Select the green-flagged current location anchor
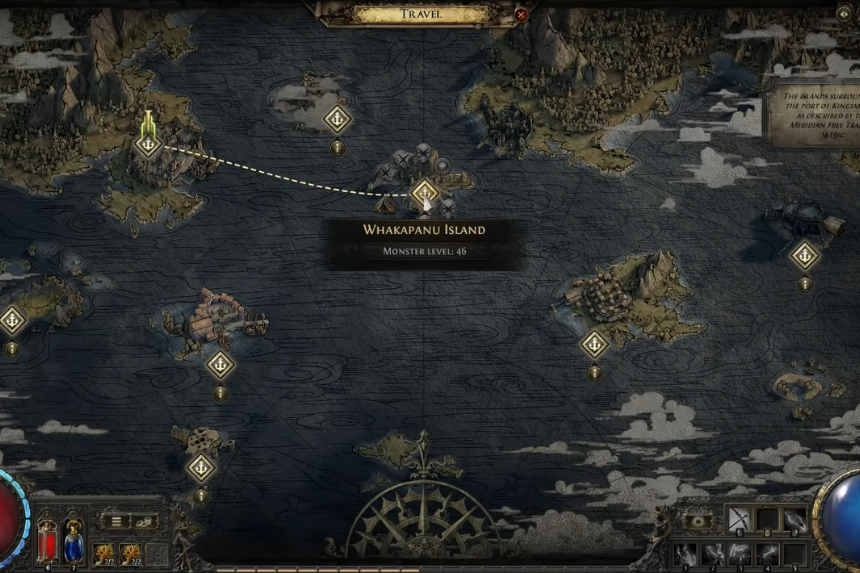 coord(148,144)
